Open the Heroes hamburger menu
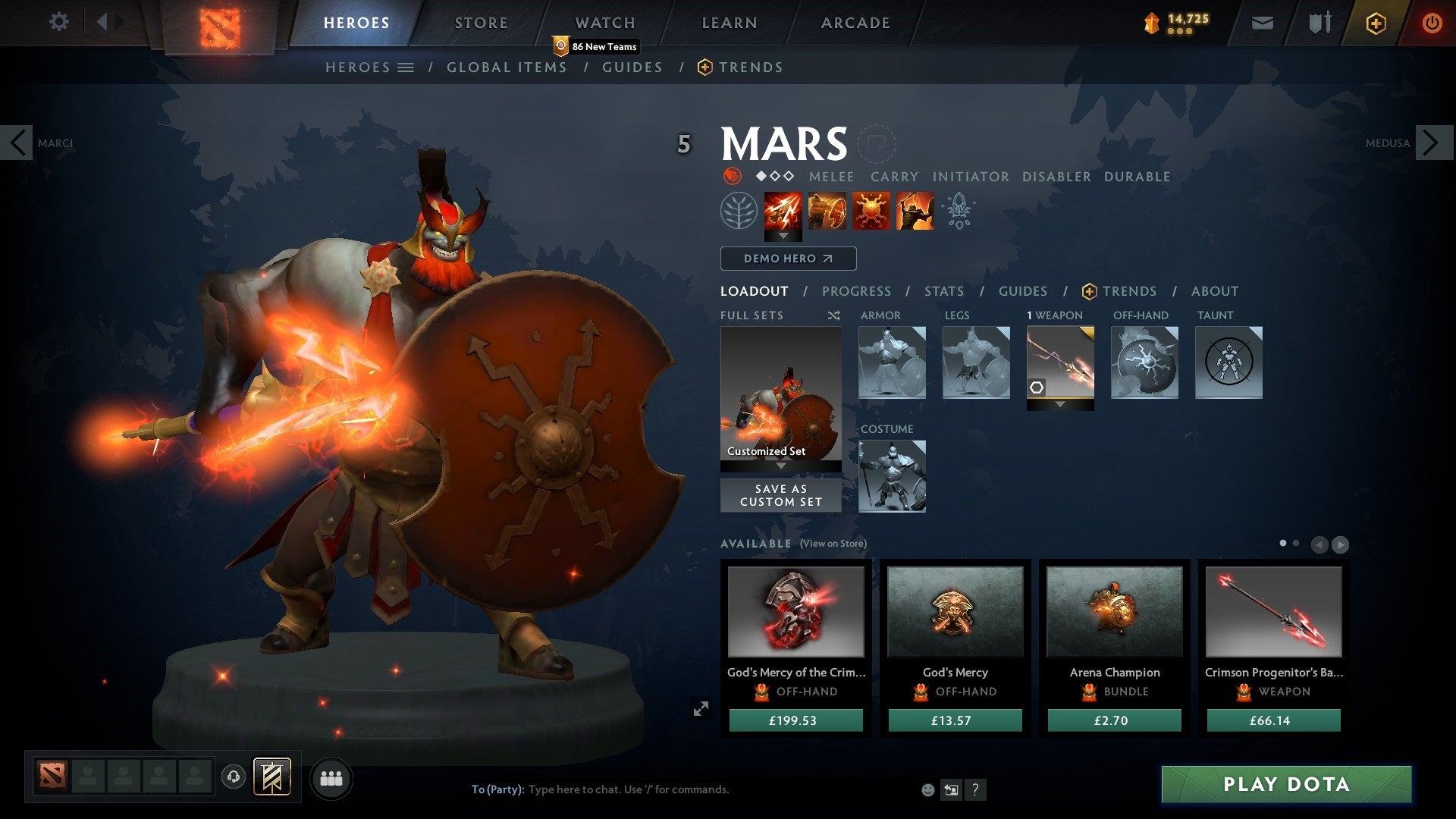 click(x=406, y=67)
